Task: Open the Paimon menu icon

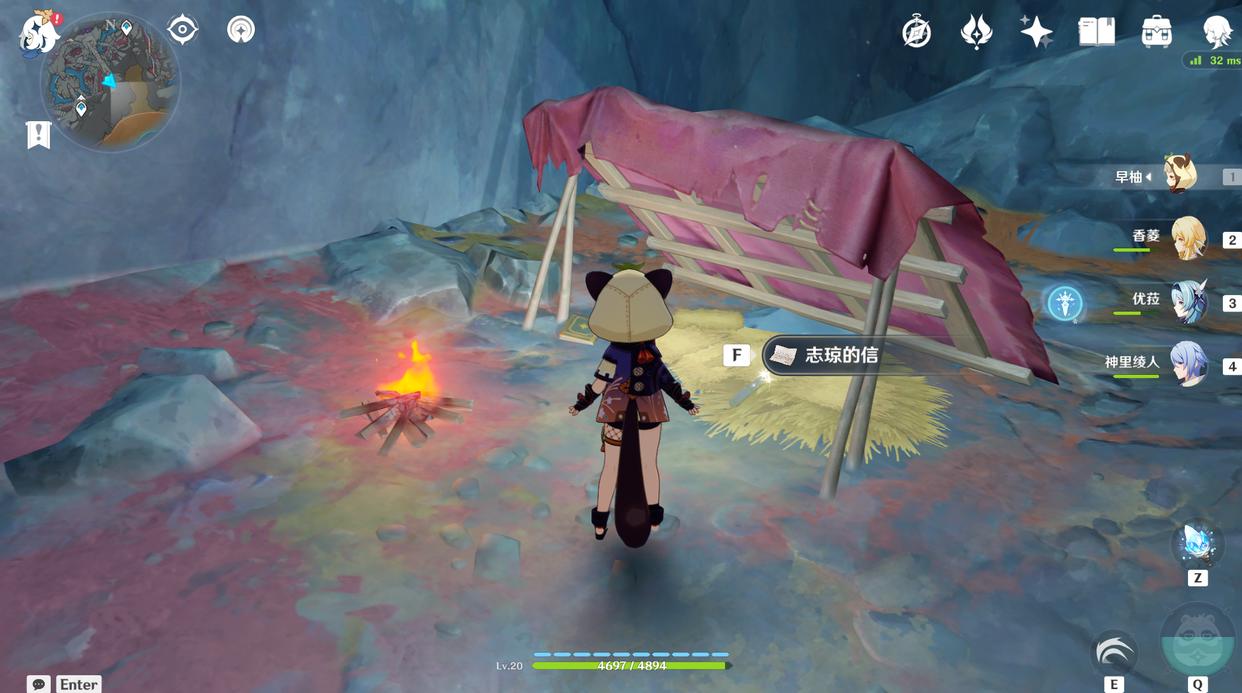Action: point(40,30)
